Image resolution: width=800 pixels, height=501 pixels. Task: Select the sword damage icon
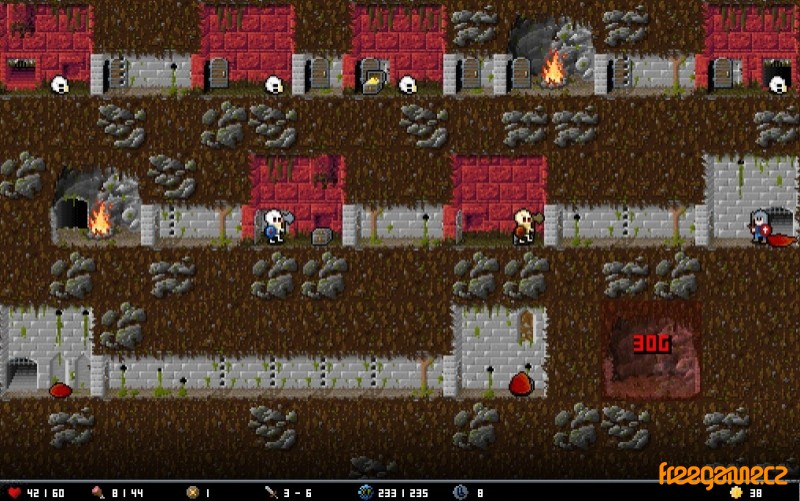click(271, 492)
